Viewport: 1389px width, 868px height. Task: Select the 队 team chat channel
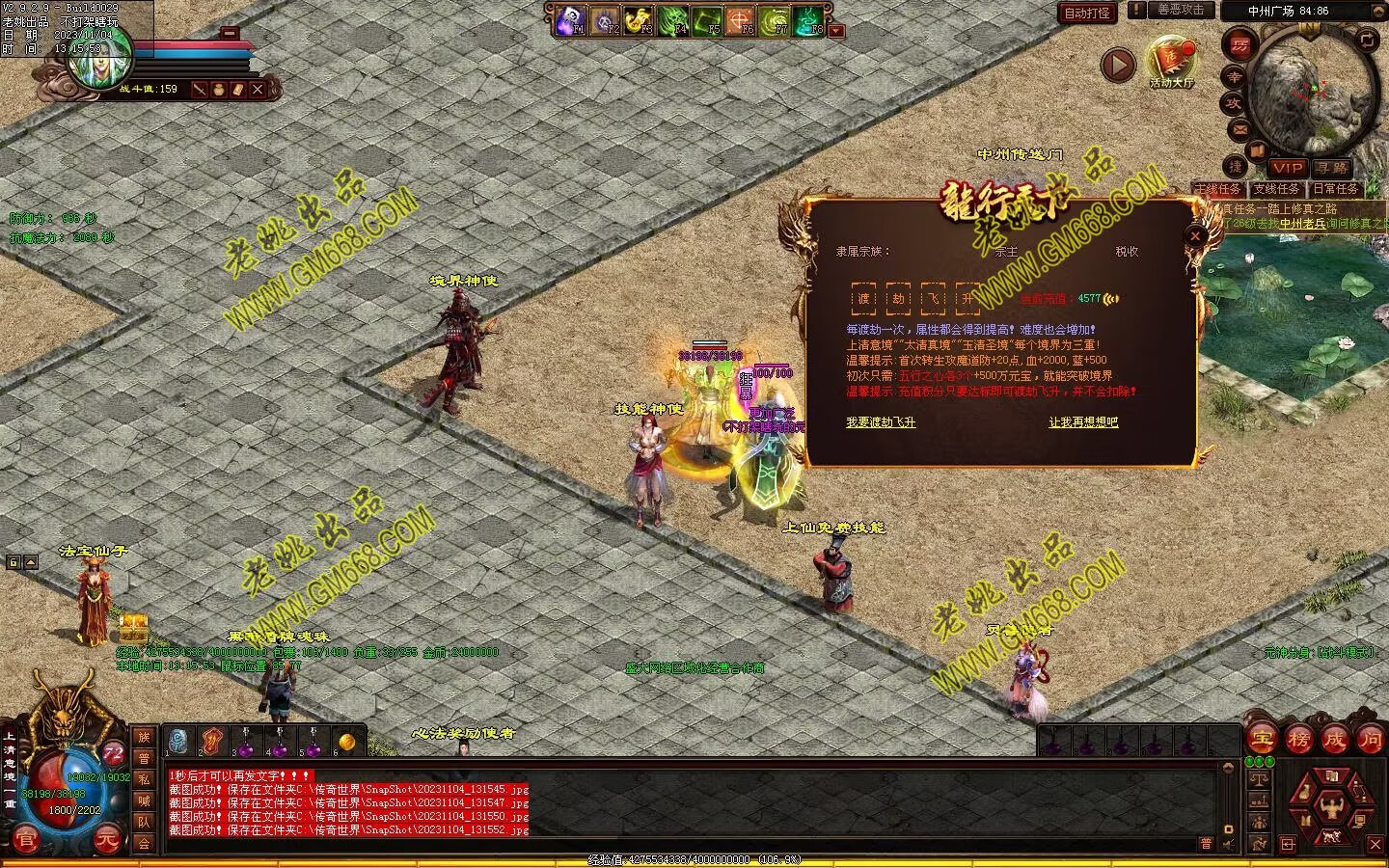tap(144, 822)
